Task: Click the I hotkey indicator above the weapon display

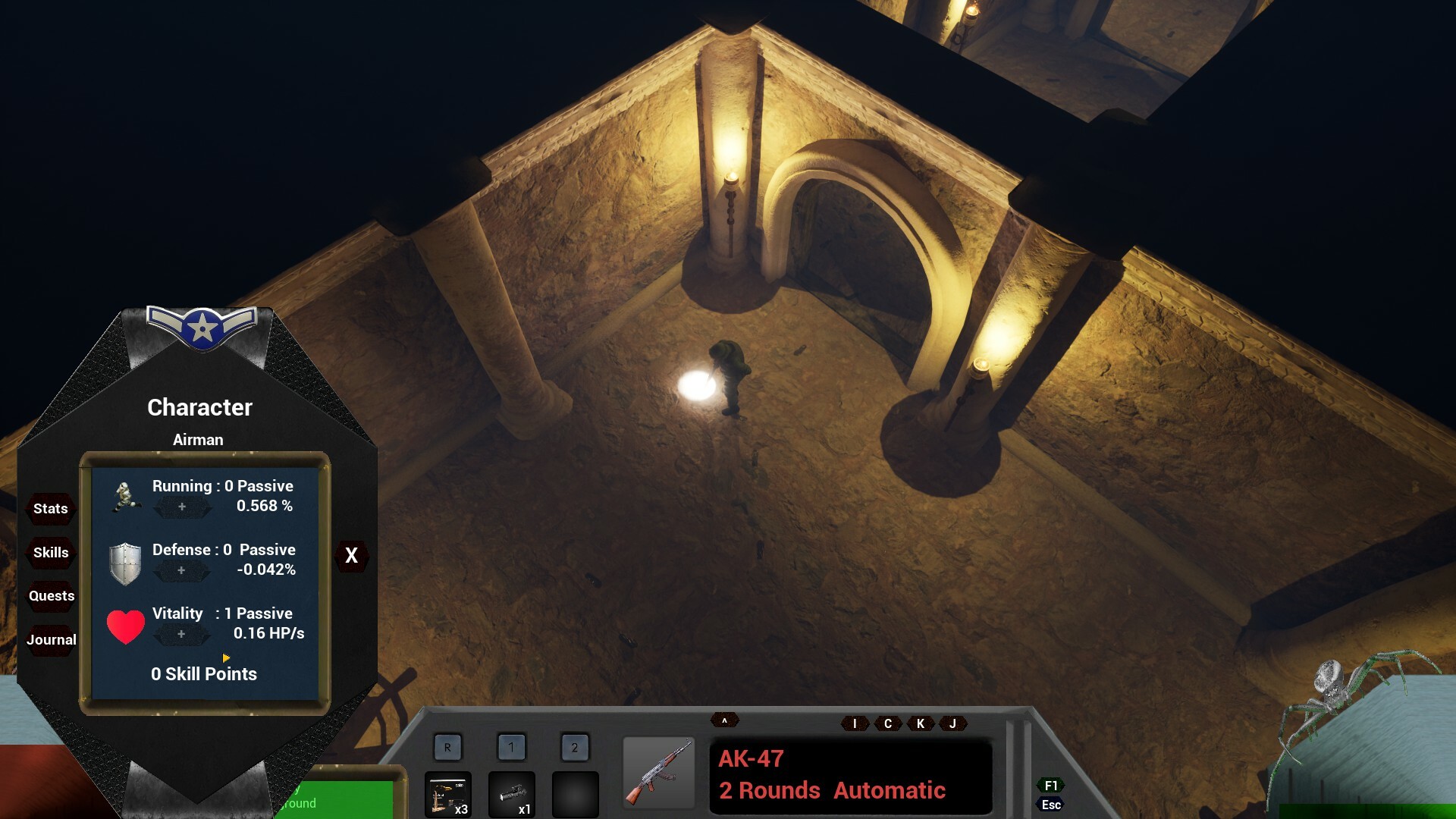Action: pos(854,723)
